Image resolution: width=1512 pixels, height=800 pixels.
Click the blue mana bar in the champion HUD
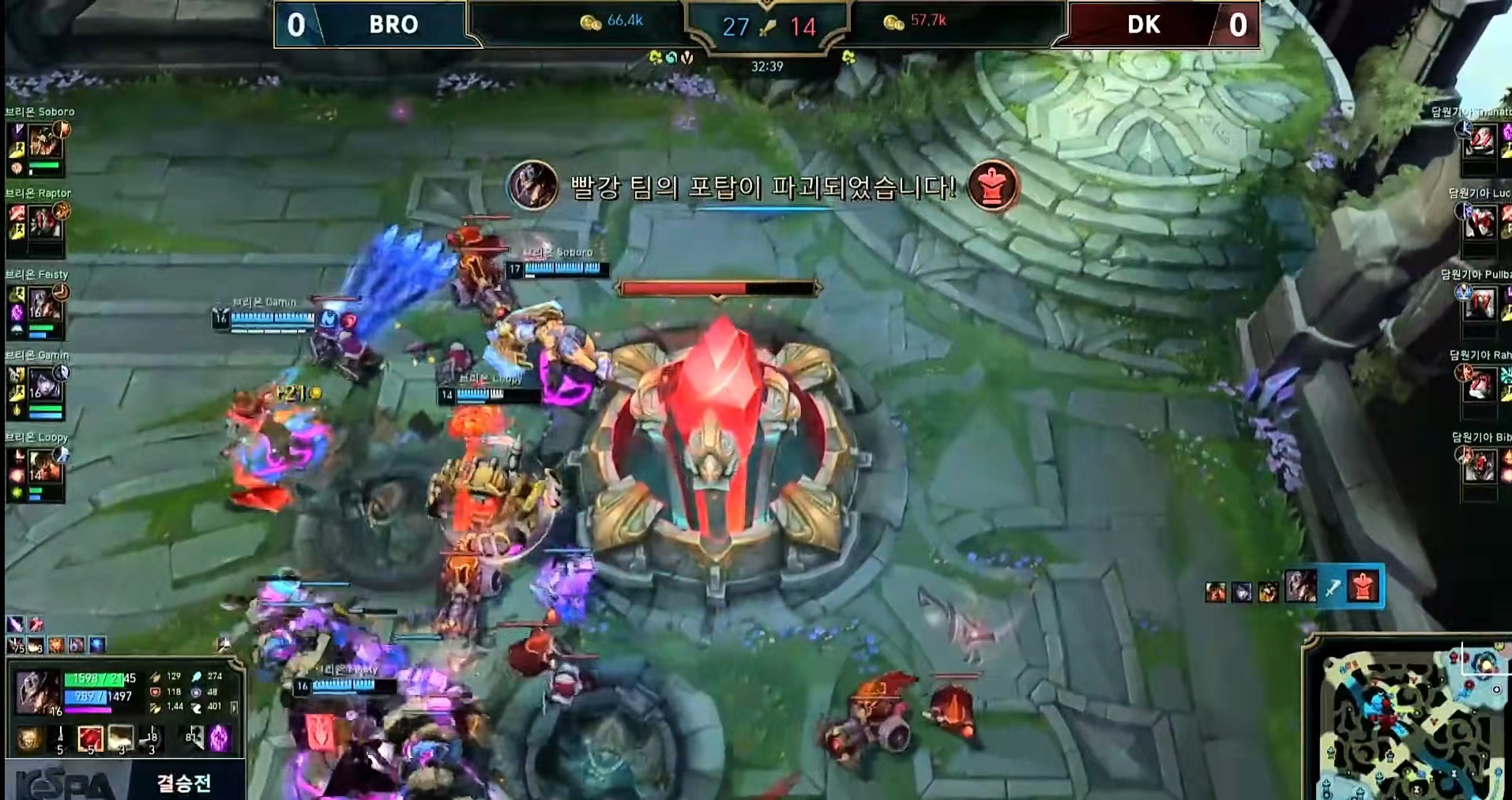tap(87, 697)
